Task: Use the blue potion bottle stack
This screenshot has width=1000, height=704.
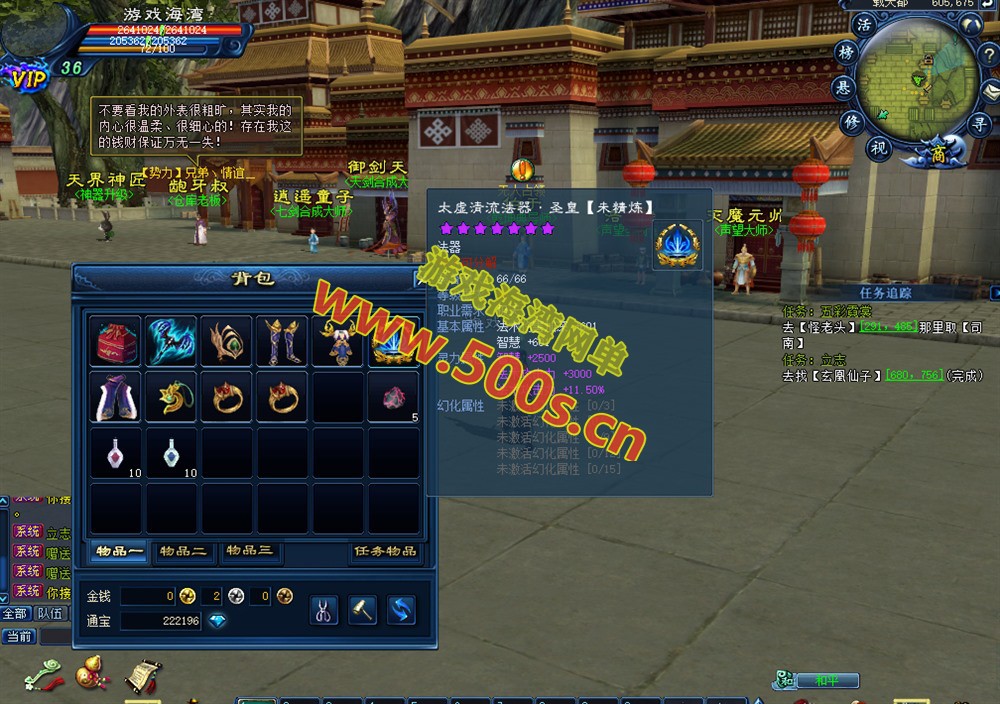Action: pyautogui.click(x=172, y=454)
